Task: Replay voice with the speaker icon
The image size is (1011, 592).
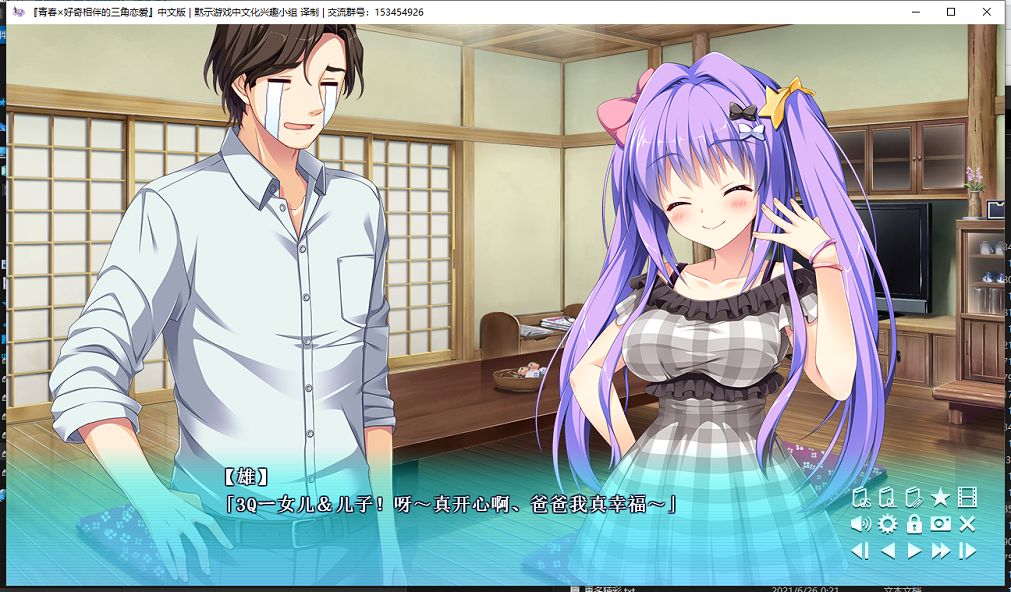Action: coord(861,524)
